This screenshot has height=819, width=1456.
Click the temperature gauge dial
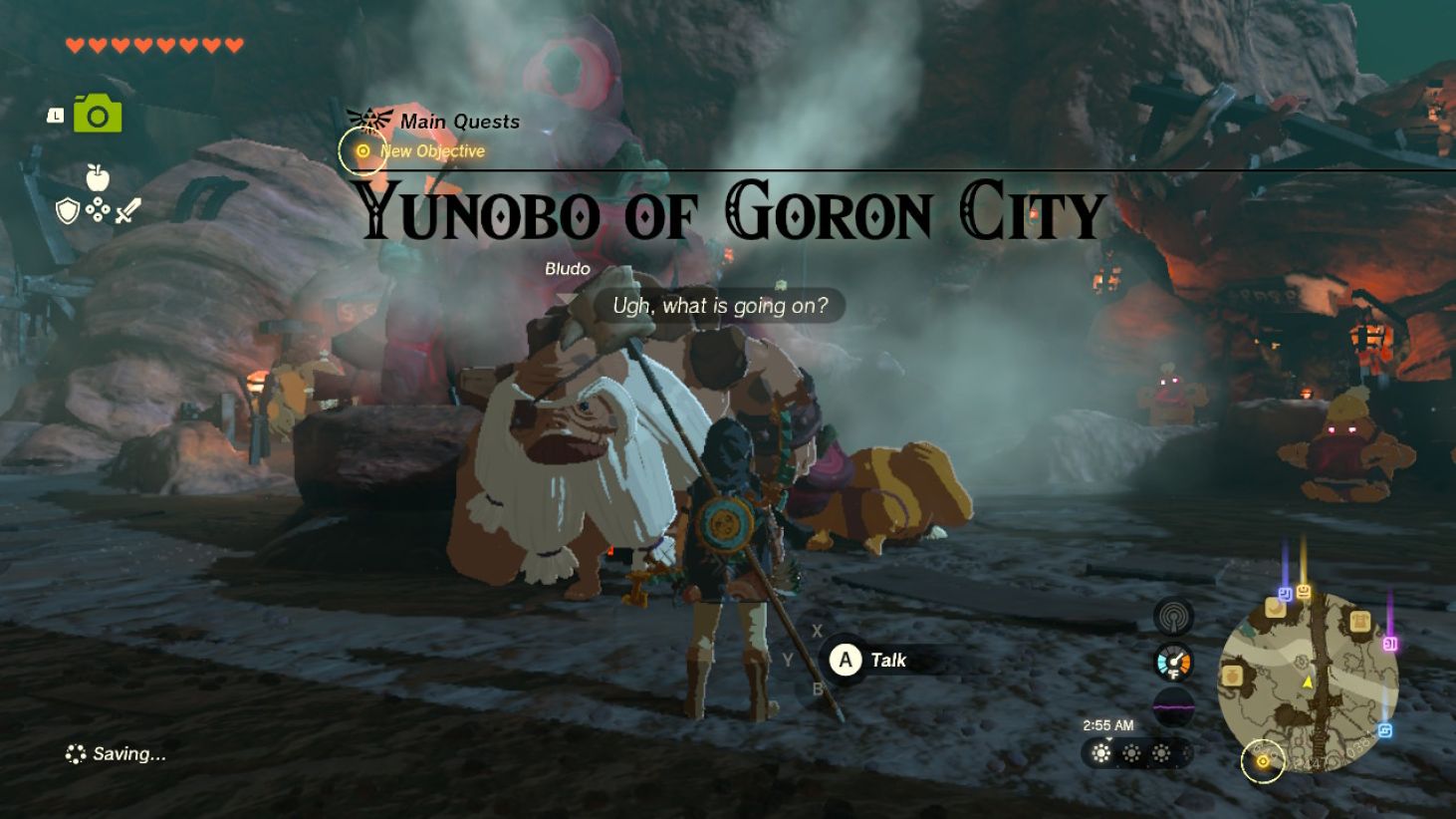point(1172,661)
